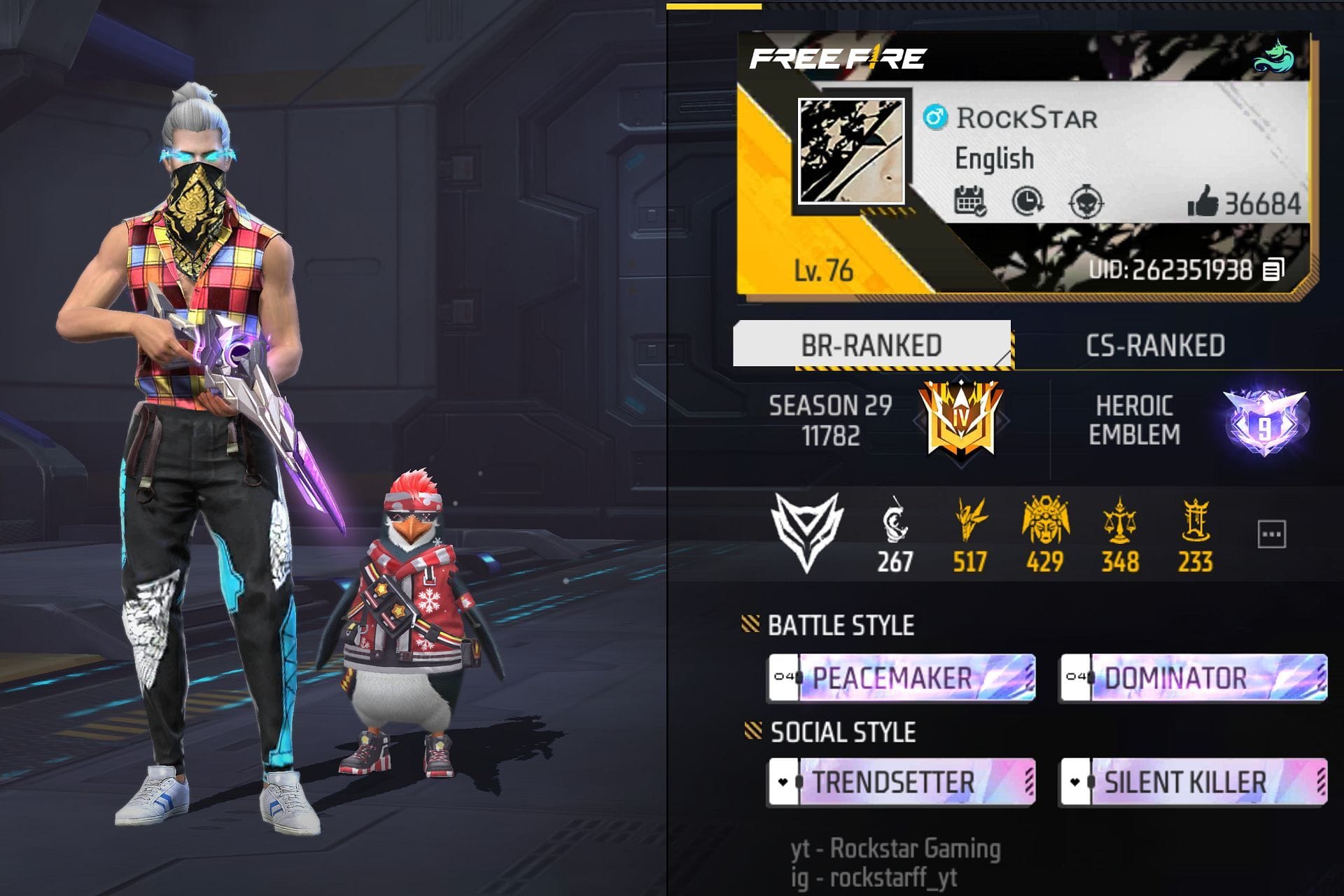Open the player's avatar profile picture
The width and height of the screenshot is (1344, 896).
coord(852,152)
